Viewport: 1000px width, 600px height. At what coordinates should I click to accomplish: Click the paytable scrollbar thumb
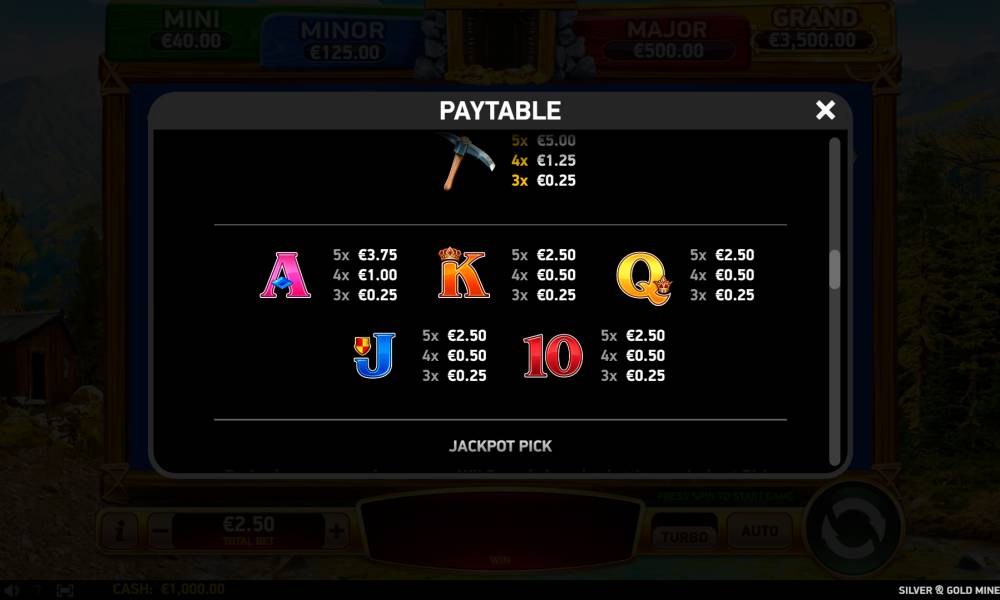[835, 269]
